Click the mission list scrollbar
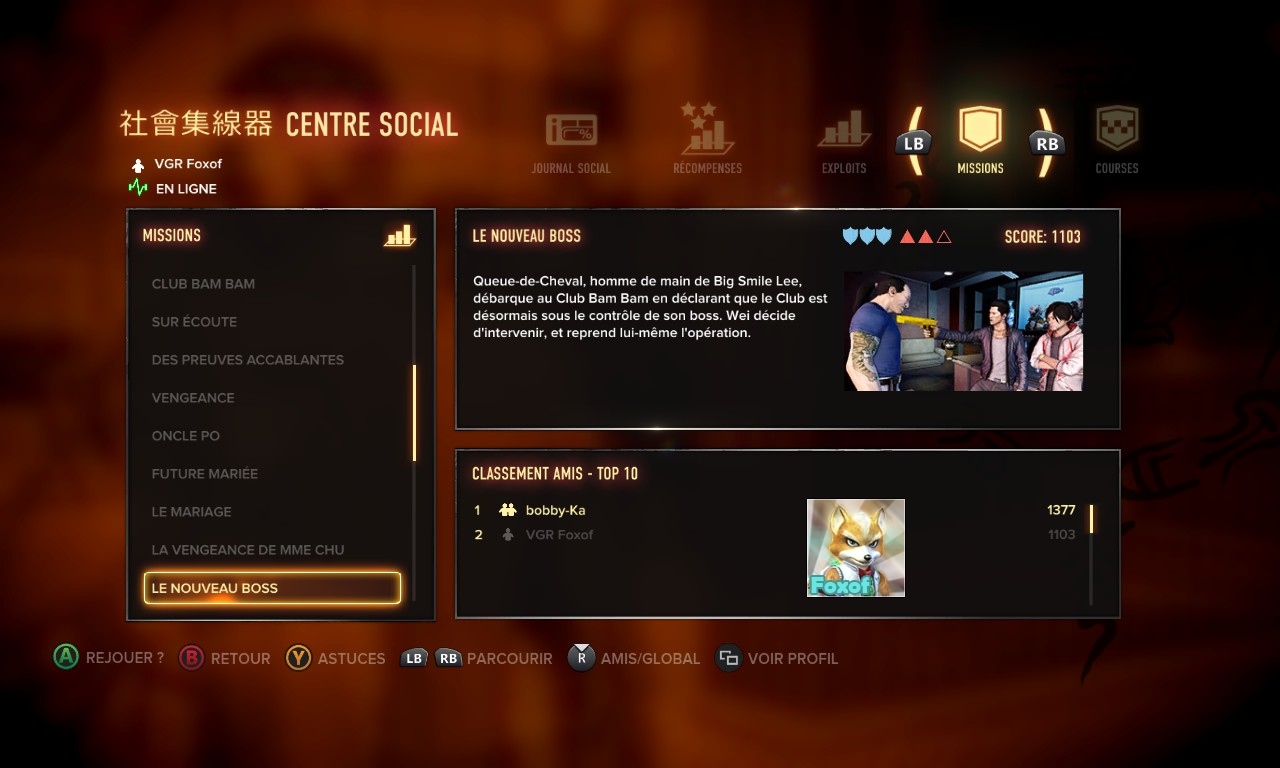Image resolution: width=1280 pixels, height=768 pixels. 414,412
